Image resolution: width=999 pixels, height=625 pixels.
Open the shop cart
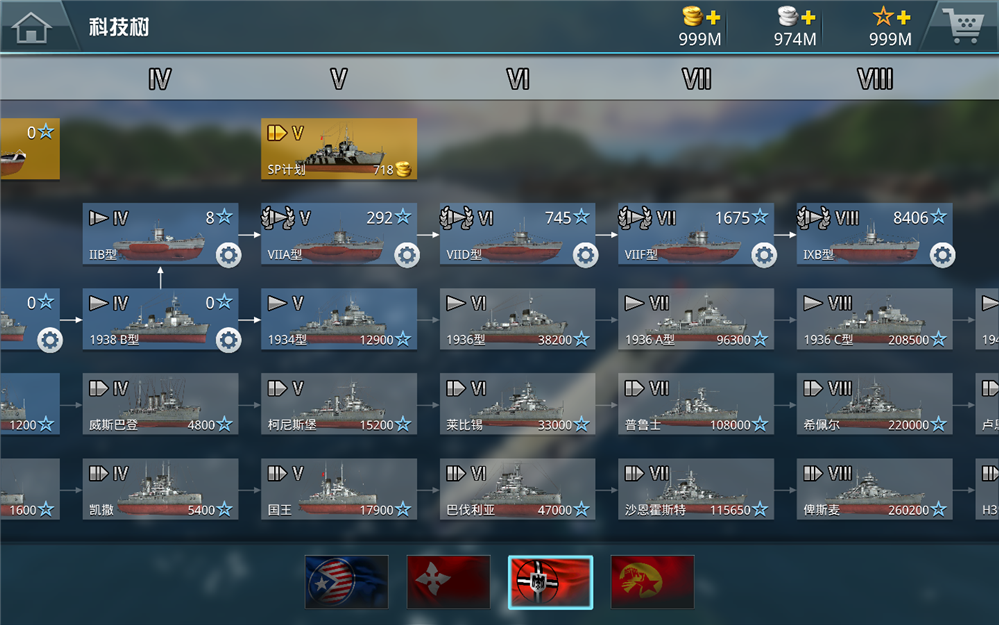click(961, 25)
